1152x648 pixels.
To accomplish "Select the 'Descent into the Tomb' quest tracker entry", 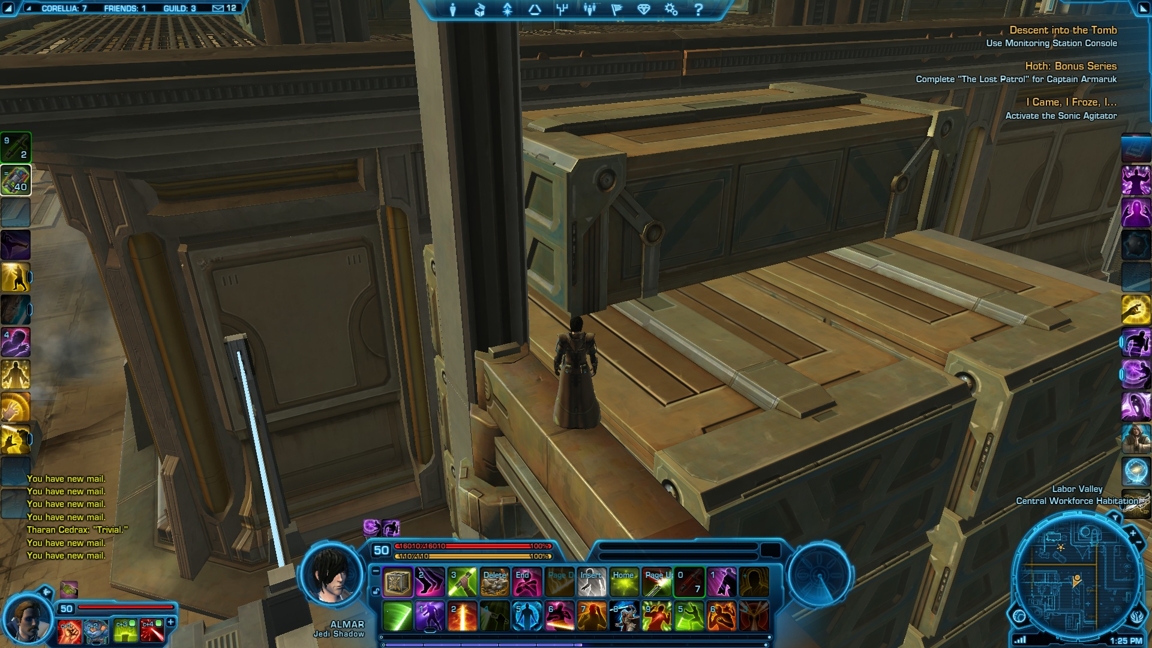I will click(1062, 30).
